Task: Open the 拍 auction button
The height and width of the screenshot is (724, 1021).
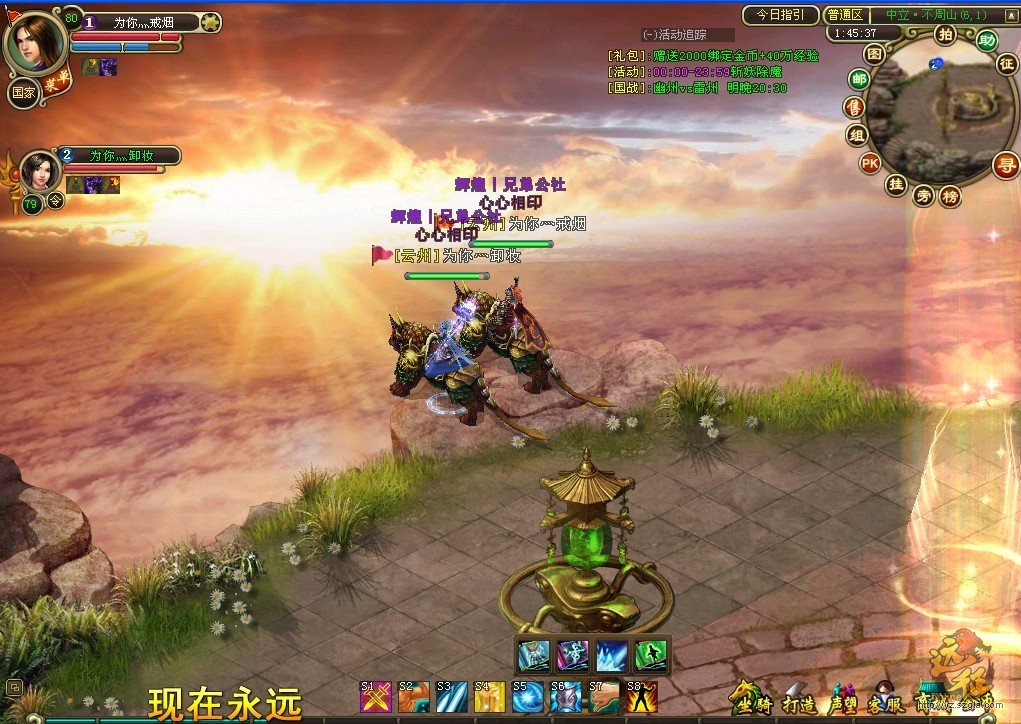Action: coord(945,35)
